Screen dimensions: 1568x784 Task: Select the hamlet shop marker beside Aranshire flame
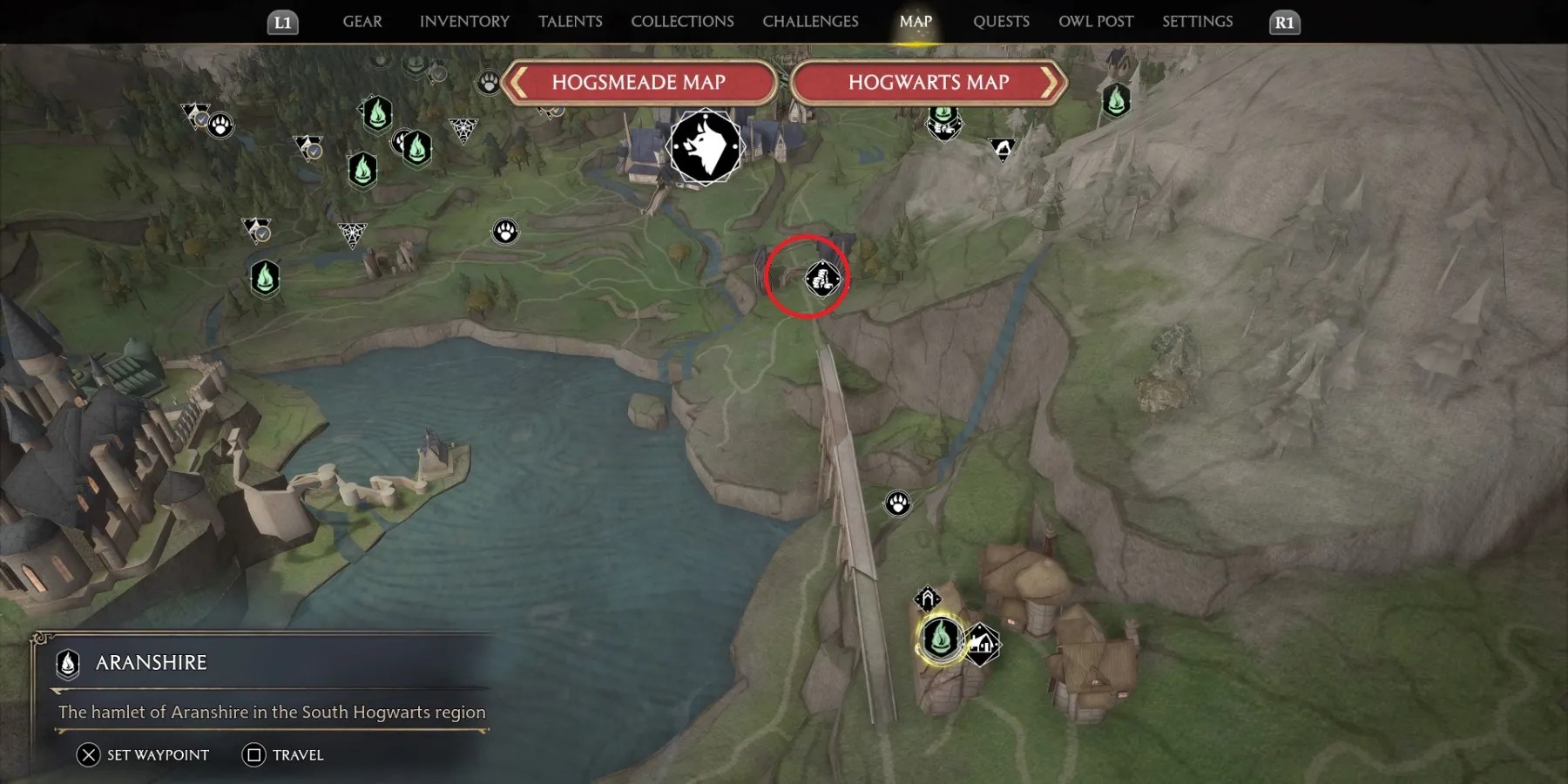coord(982,645)
